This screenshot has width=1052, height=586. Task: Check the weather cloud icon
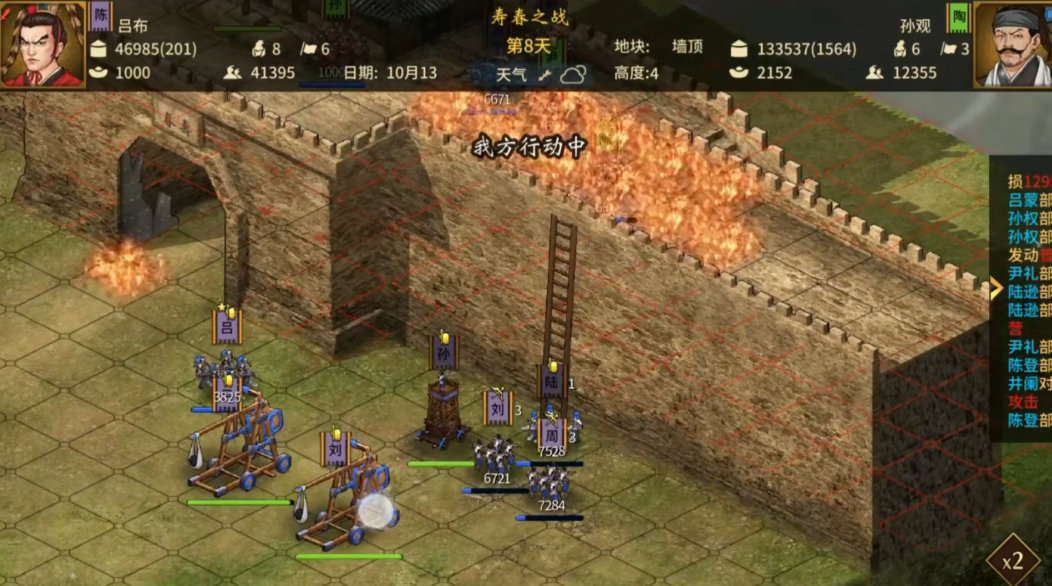[574, 74]
